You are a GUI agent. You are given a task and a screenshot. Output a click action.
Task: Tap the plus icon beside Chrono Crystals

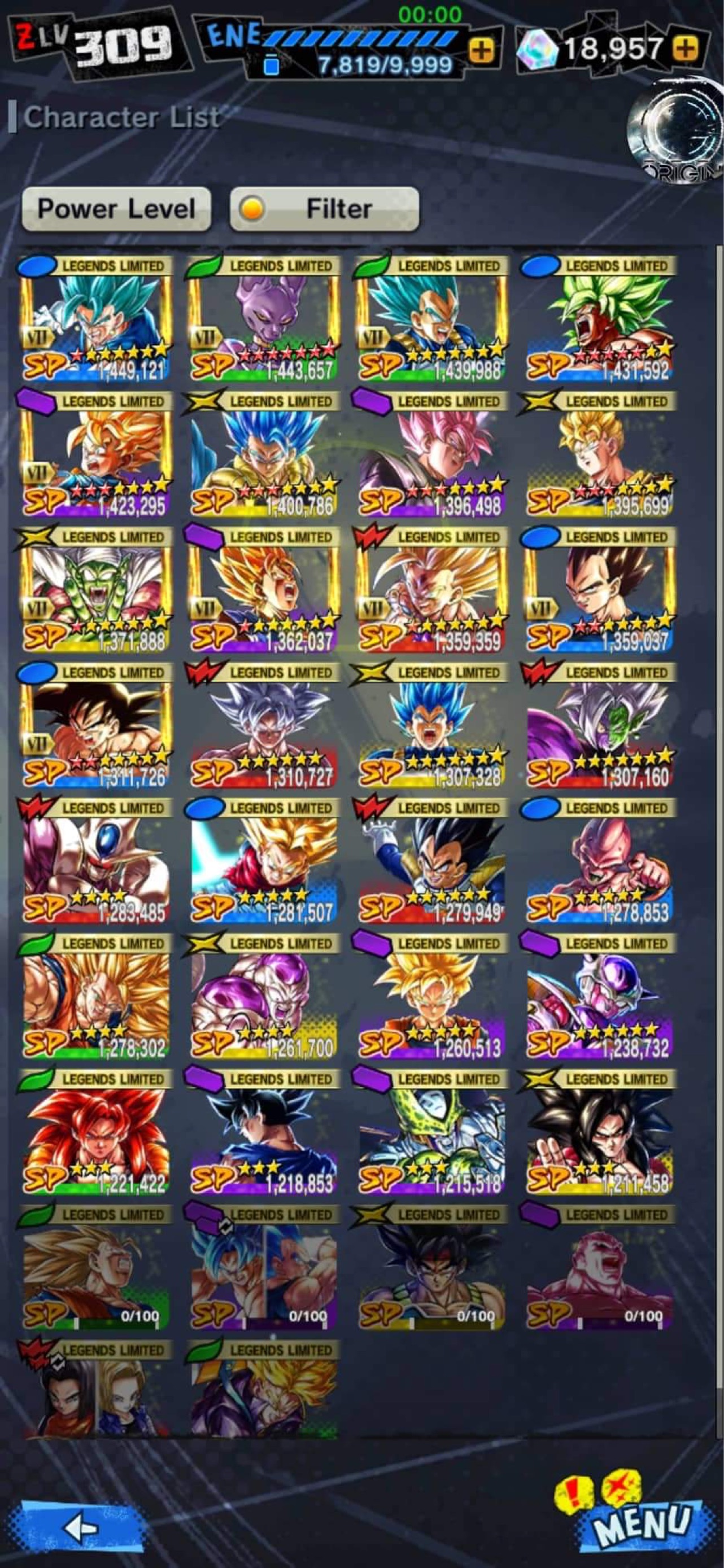(686, 47)
